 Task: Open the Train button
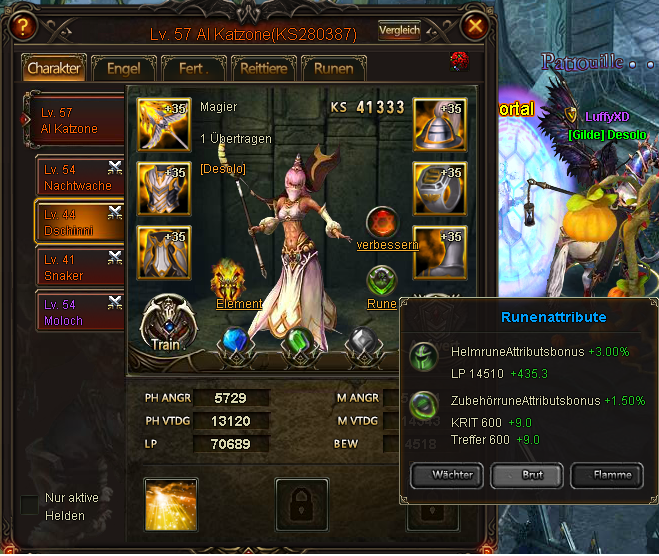[165, 324]
